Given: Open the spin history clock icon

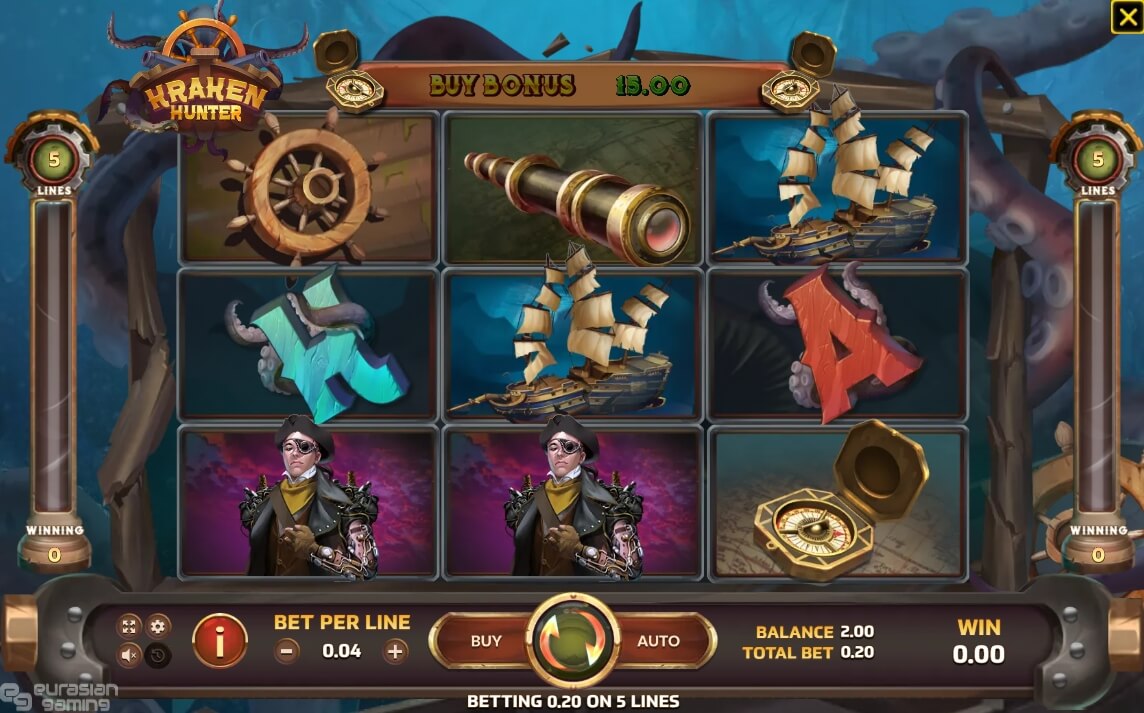Looking at the screenshot, I should coord(159,655).
